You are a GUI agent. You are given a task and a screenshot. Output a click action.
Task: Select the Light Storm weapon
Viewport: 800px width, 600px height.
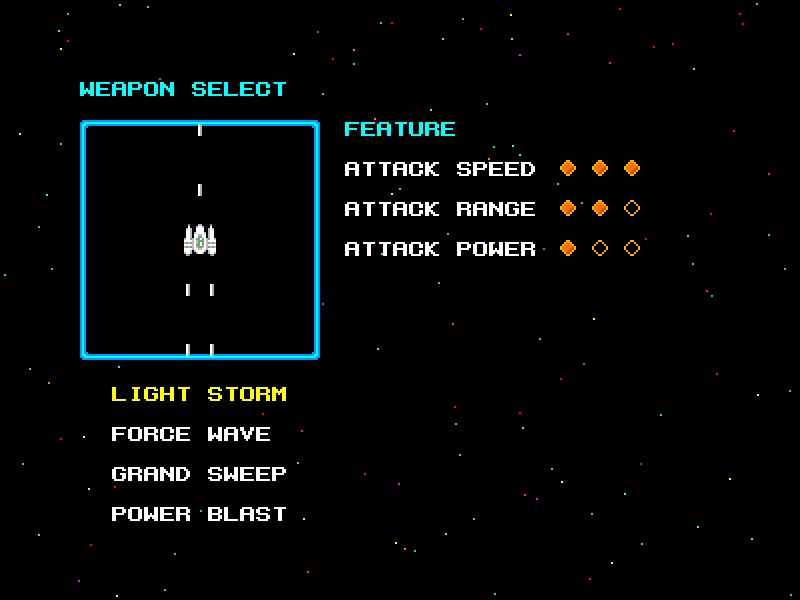pos(199,394)
